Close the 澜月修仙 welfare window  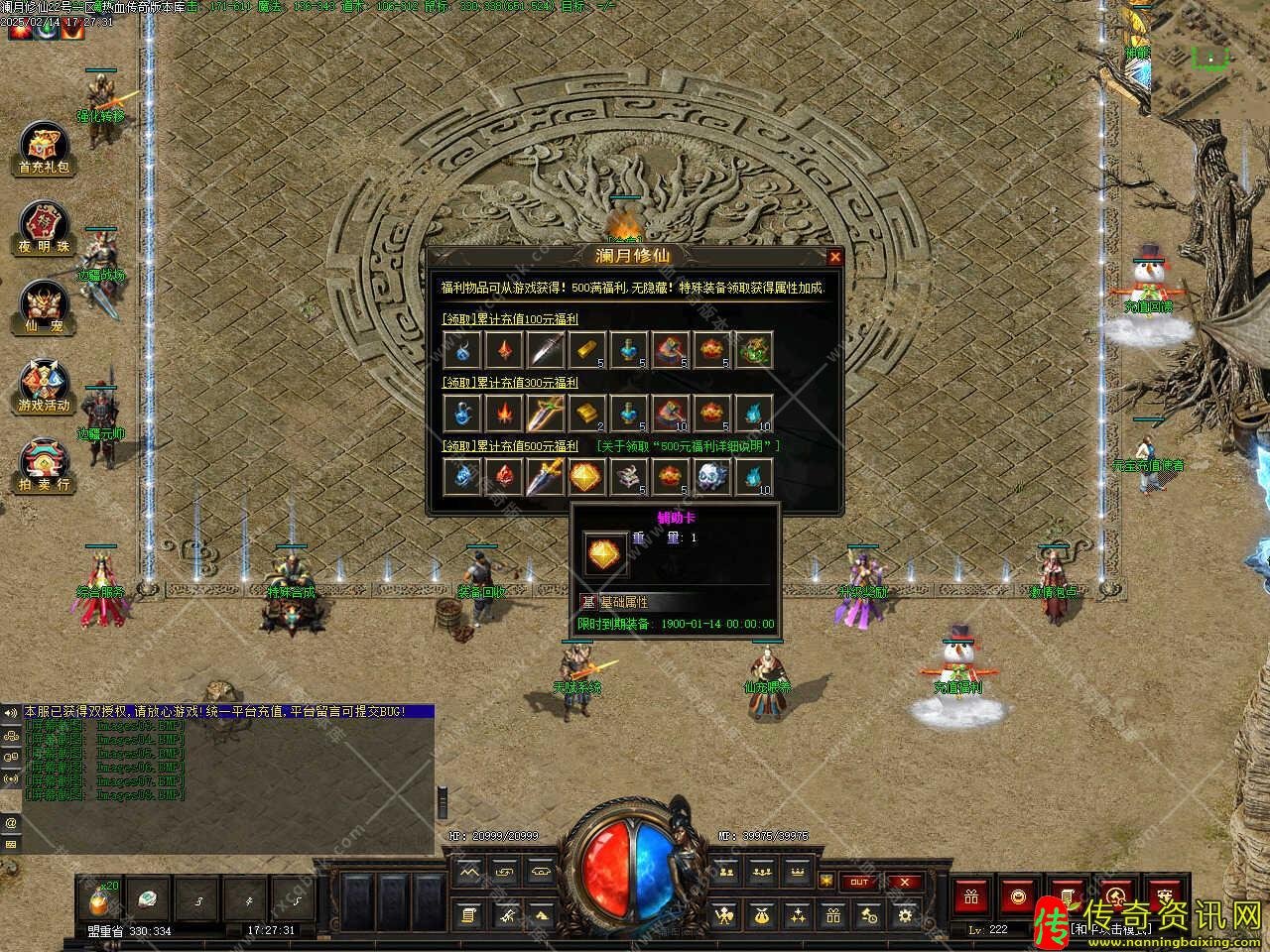pos(834,257)
